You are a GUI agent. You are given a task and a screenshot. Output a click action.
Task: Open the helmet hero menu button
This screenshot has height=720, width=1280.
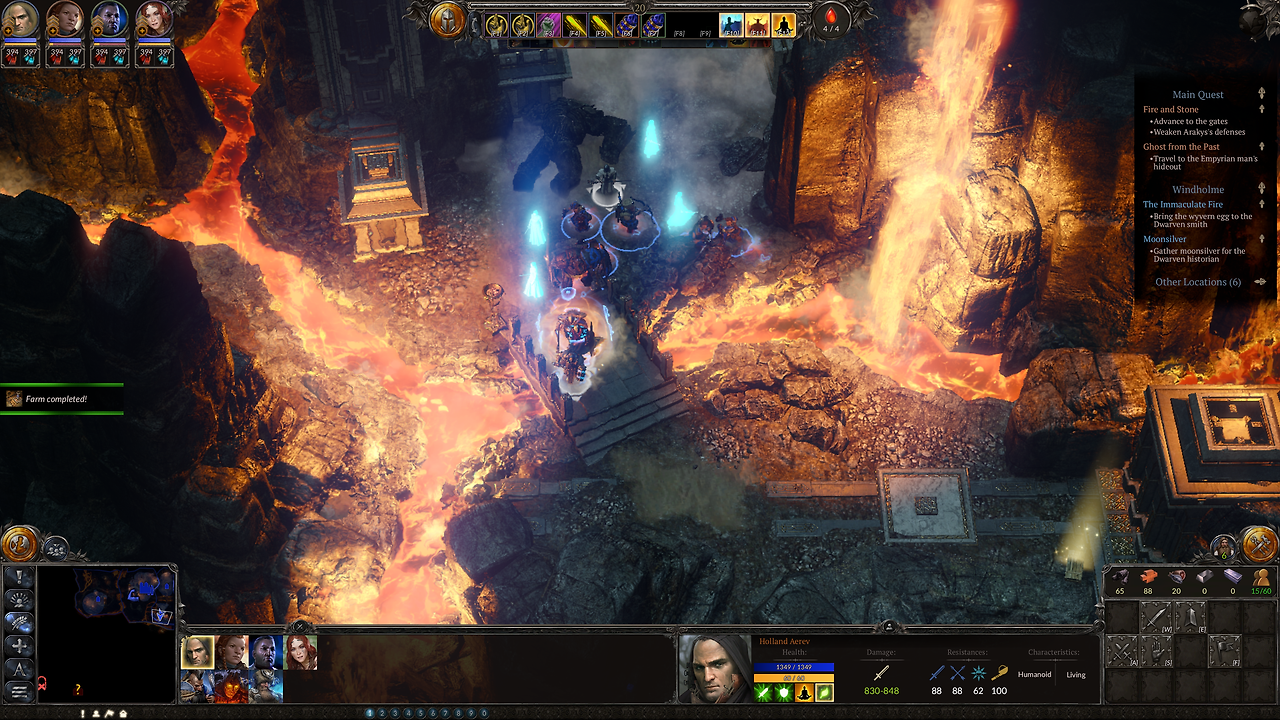pos(447,20)
